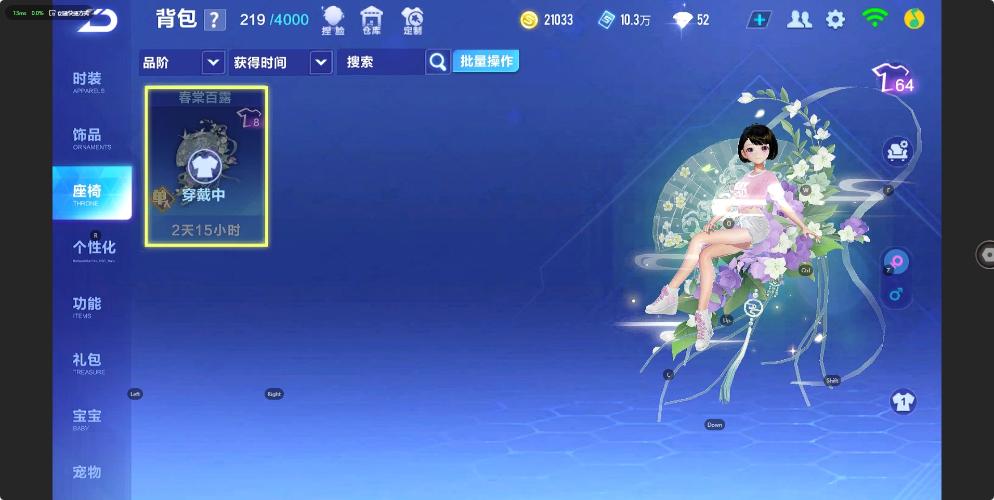Open the 获得时间 sort dropdown
This screenshot has height=500, width=994.
[320, 62]
